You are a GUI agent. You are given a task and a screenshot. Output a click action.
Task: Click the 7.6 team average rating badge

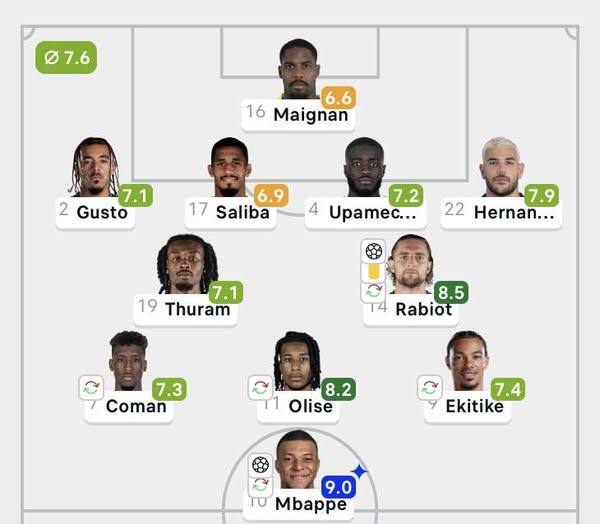click(x=66, y=58)
